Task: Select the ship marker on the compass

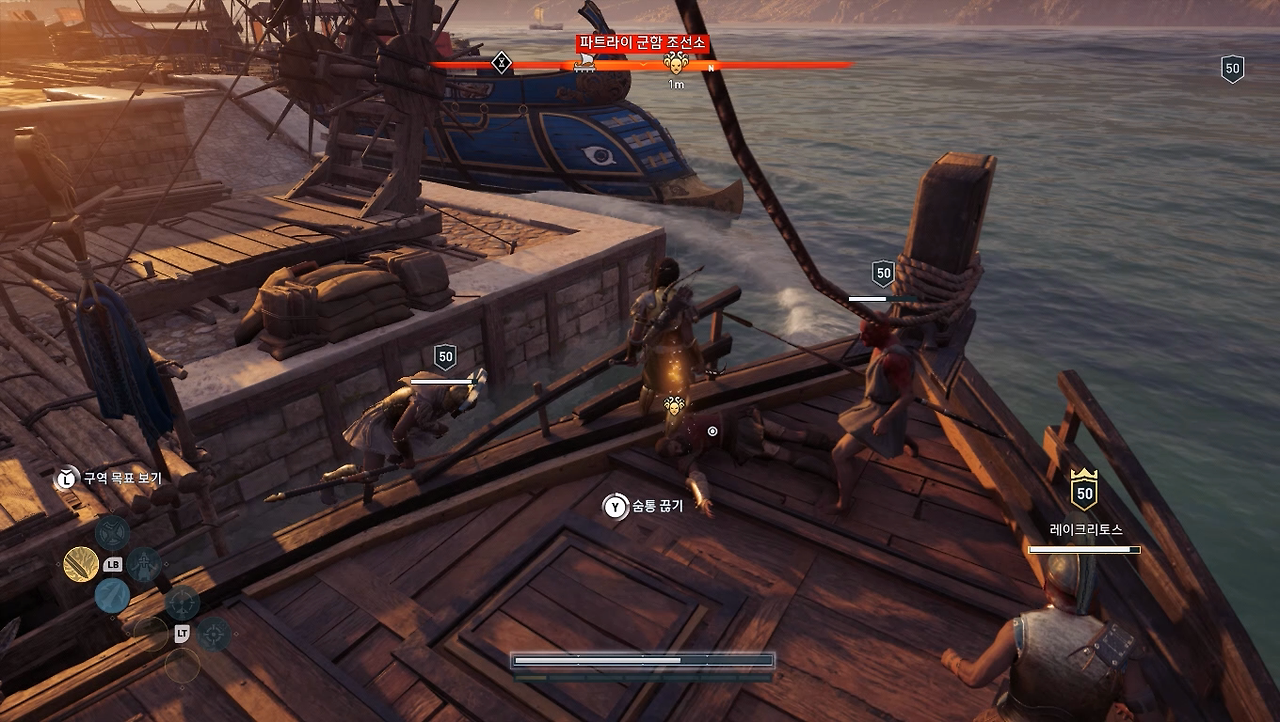Action: 585,63
